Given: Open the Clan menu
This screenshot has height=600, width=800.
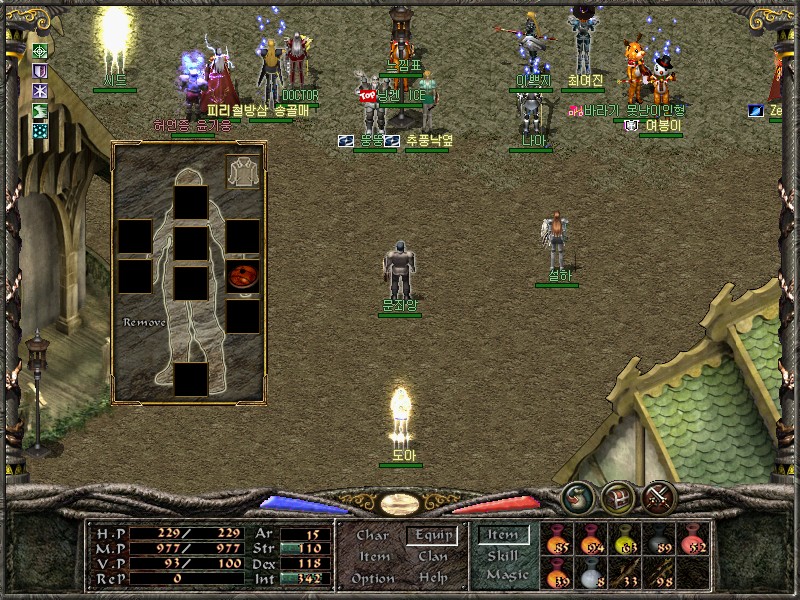Looking at the screenshot, I should click(x=433, y=556).
